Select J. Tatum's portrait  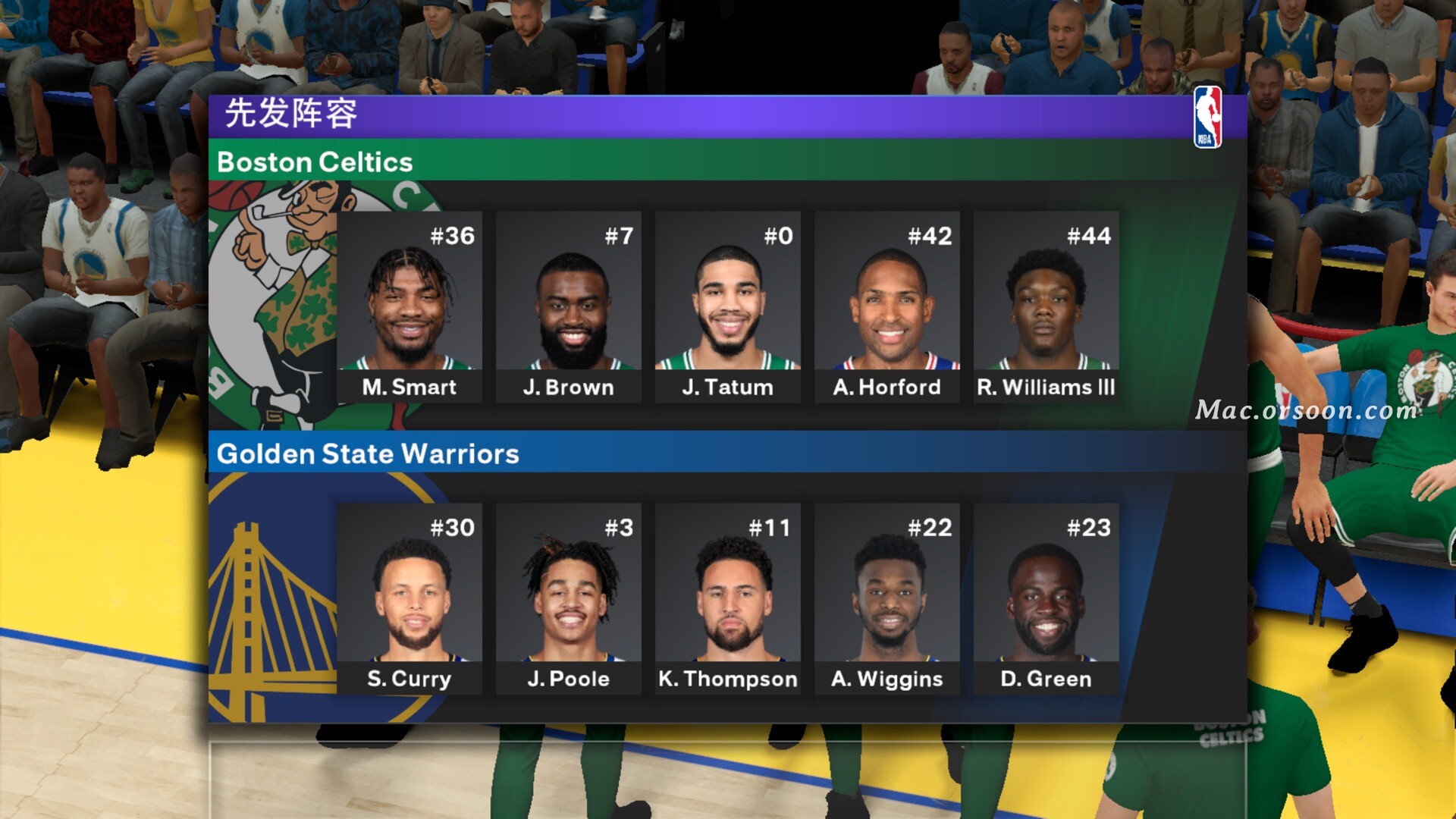point(728,303)
